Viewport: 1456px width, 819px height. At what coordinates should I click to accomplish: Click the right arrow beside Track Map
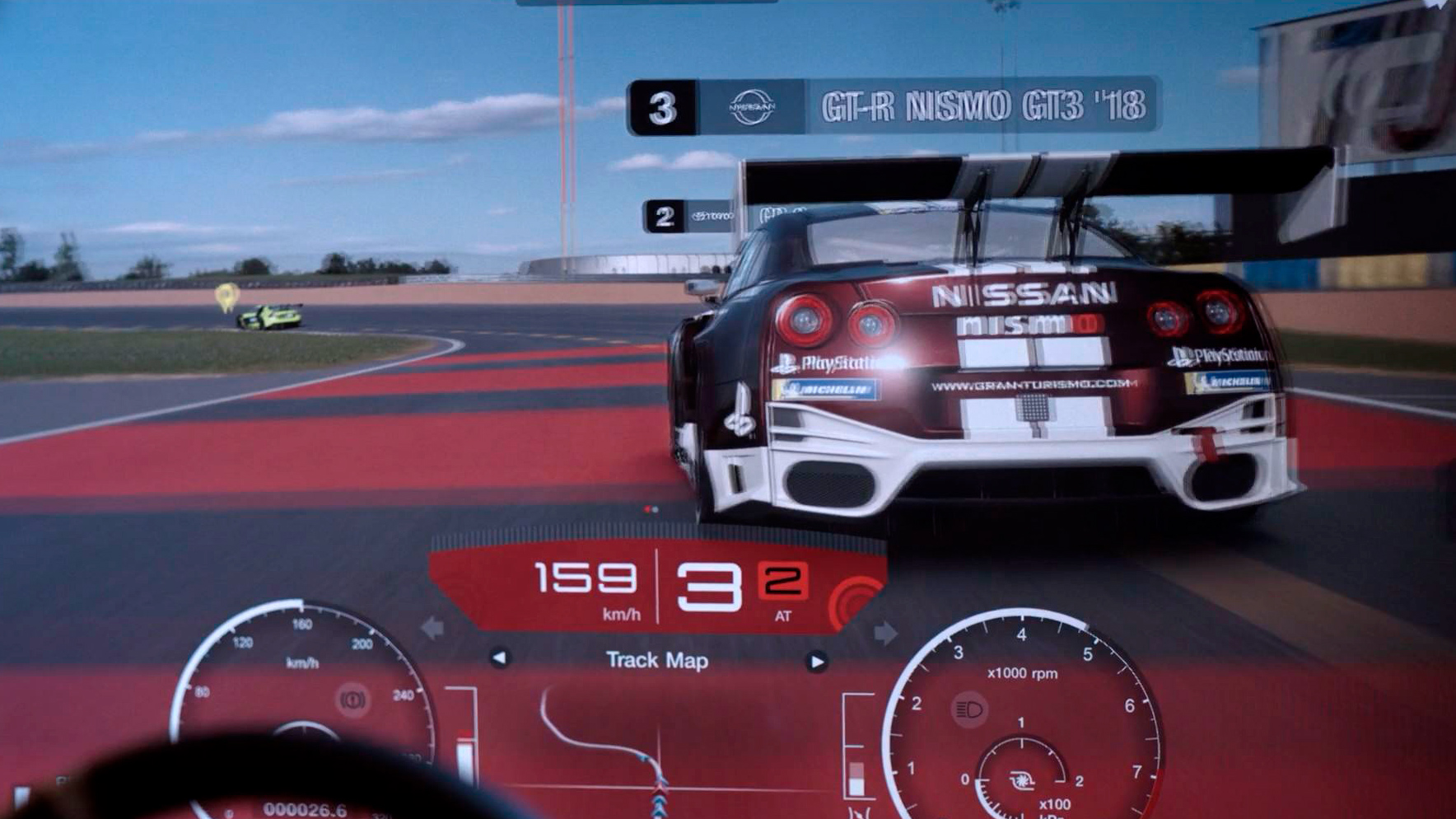pos(816,662)
